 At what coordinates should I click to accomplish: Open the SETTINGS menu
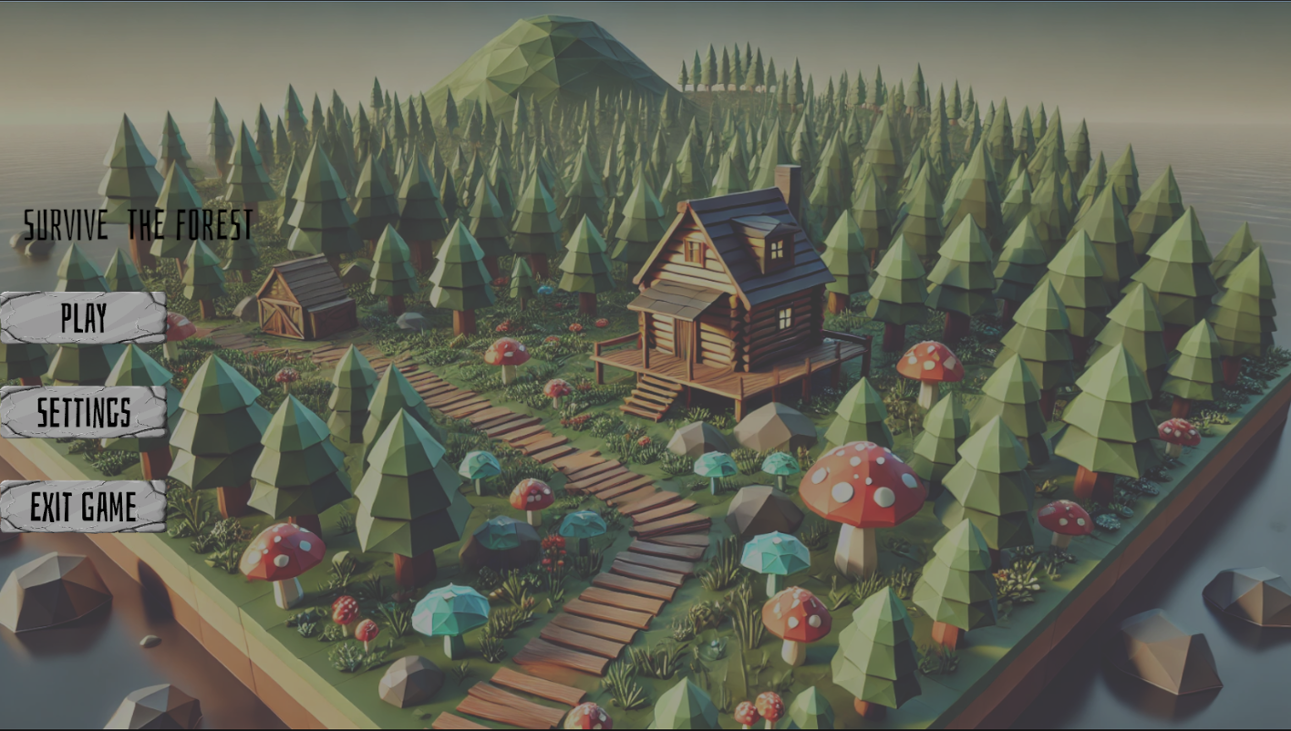[x=82, y=410]
